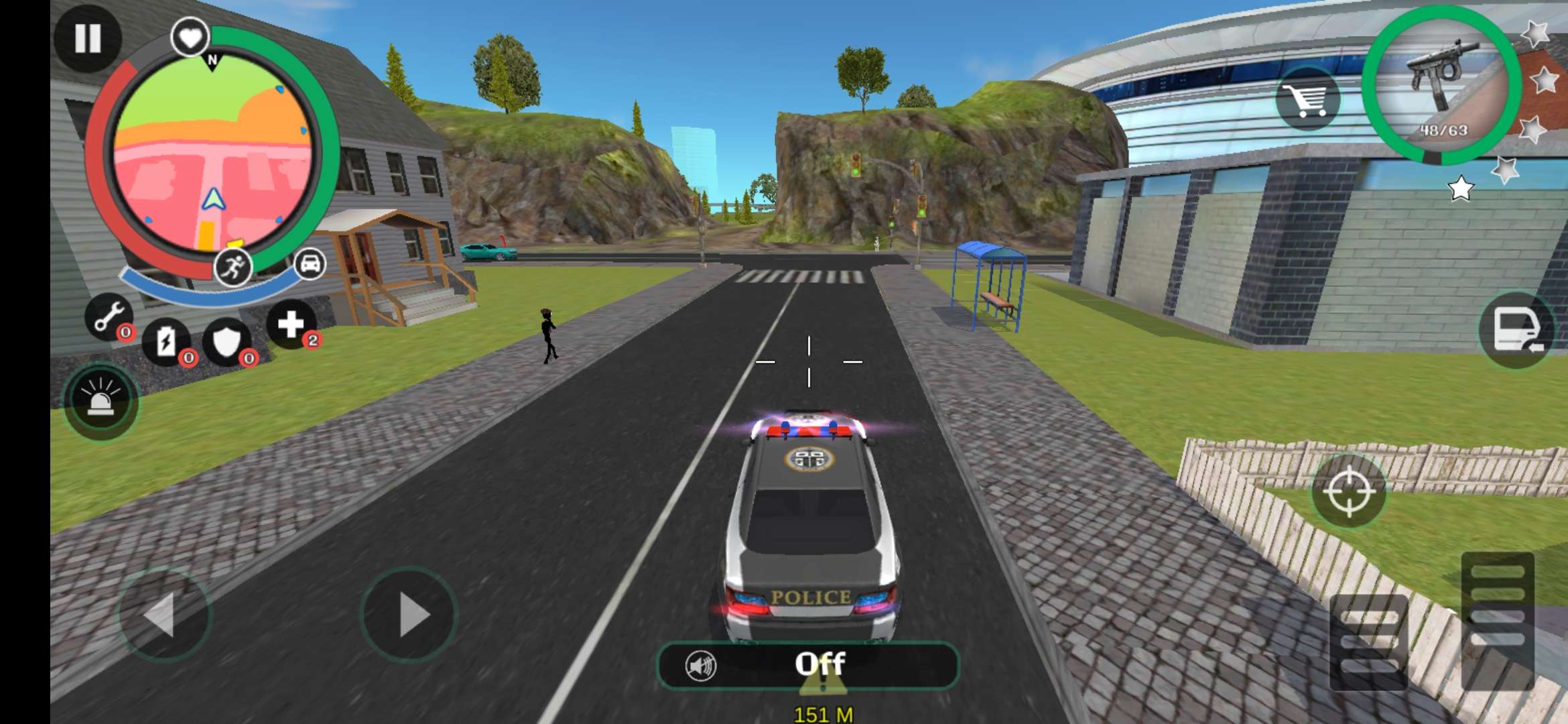Image resolution: width=1568 pixels, height=724 pixels.
Task: Steer right with the right arrow
Action: point(409,614)
